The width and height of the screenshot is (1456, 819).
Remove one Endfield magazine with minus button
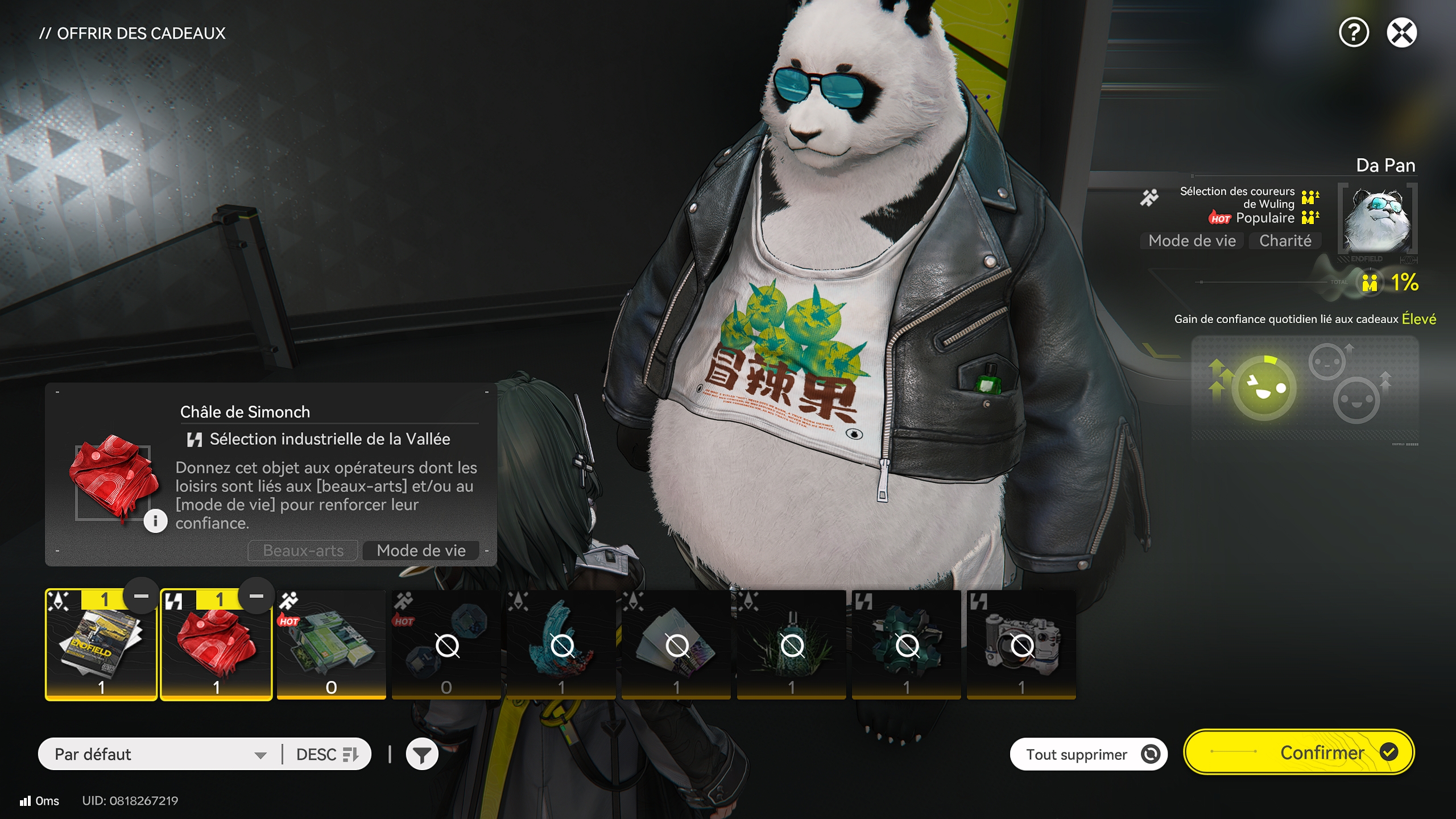[141, 597]
